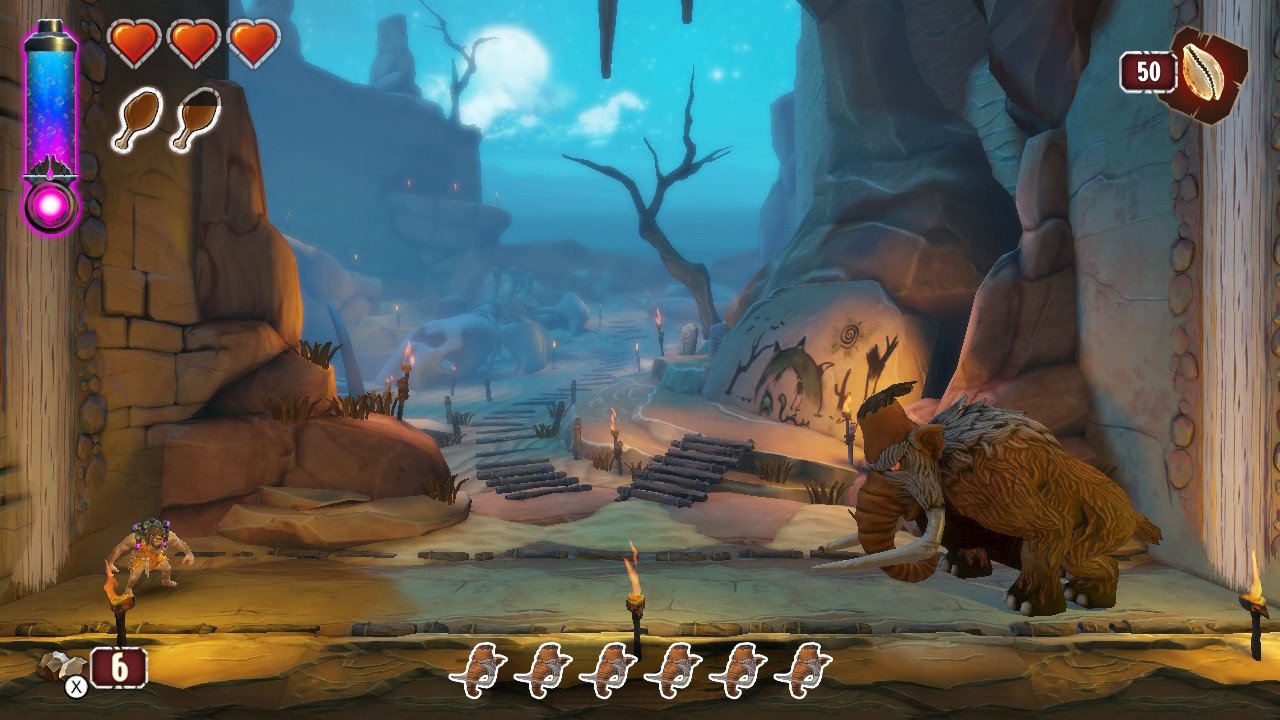This screenshot has width=1280, height=720.
Task: Toggle the second heart in the health bar
Action: 192,45
